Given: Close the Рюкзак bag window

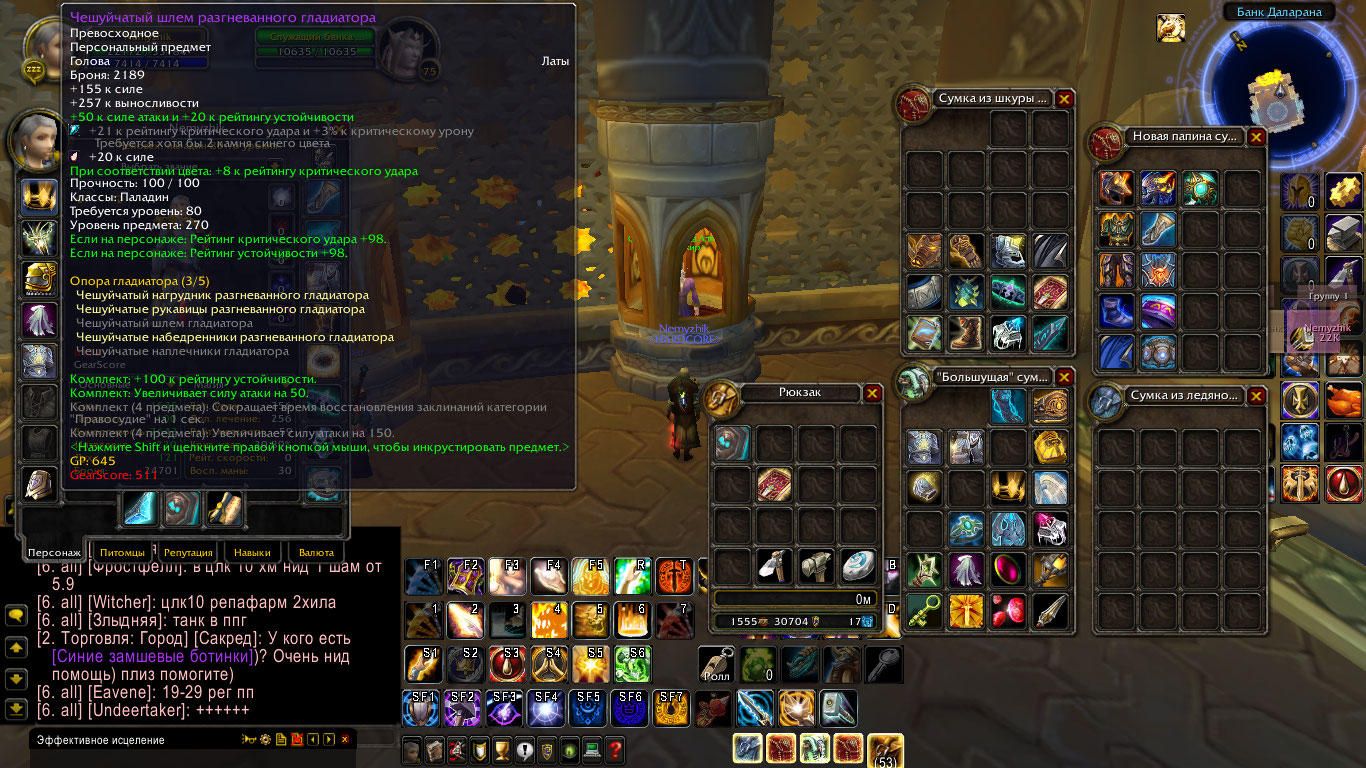Looking at the screenshot, I should click(873, 394).
